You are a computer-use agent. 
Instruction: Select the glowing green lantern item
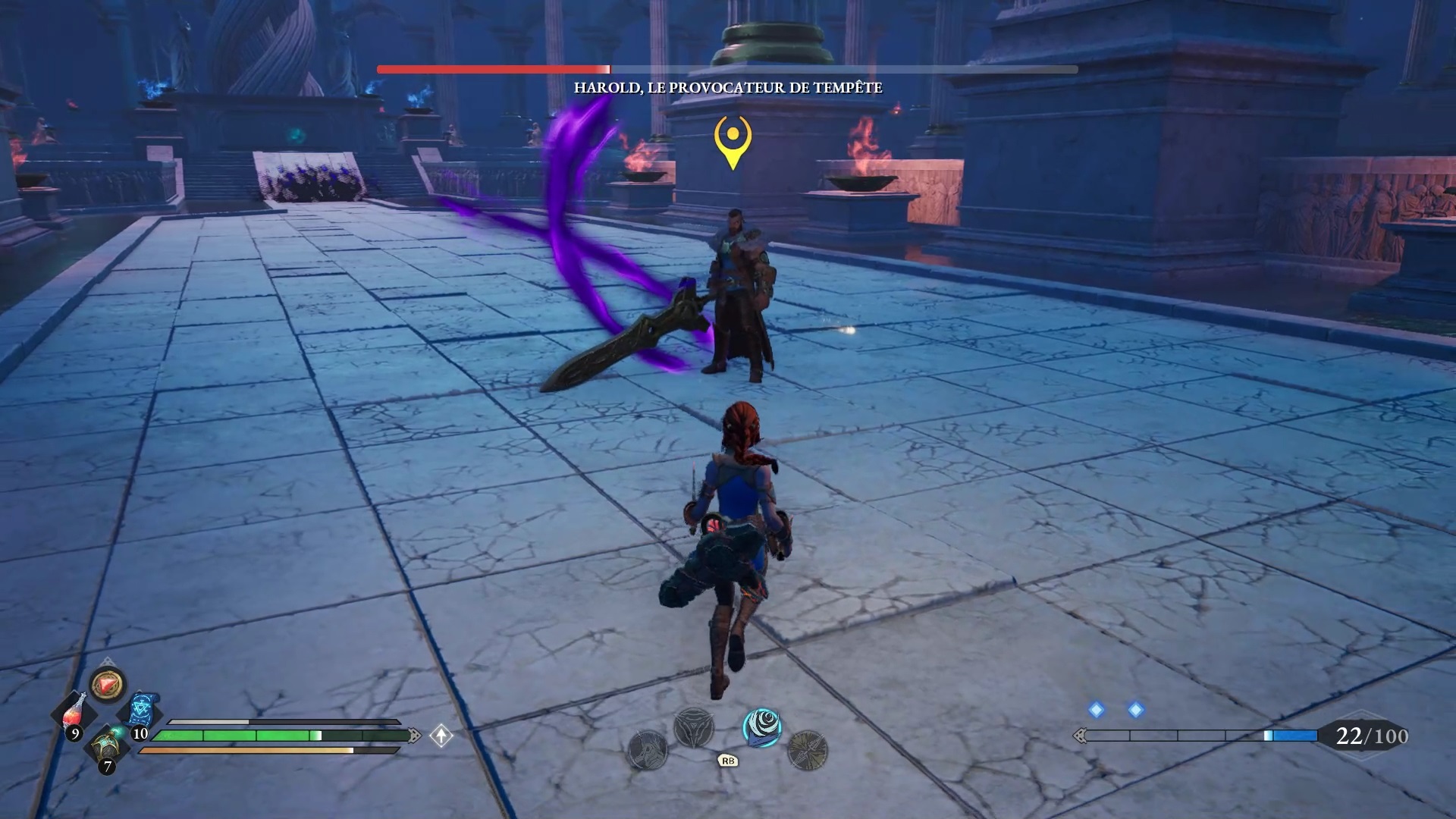click(108, 746)
